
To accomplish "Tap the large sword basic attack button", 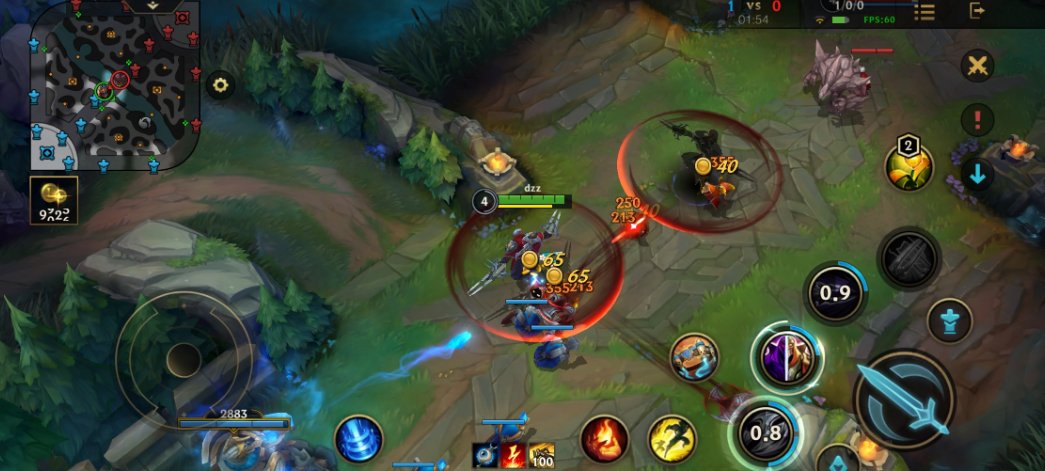I will [903, 399].
